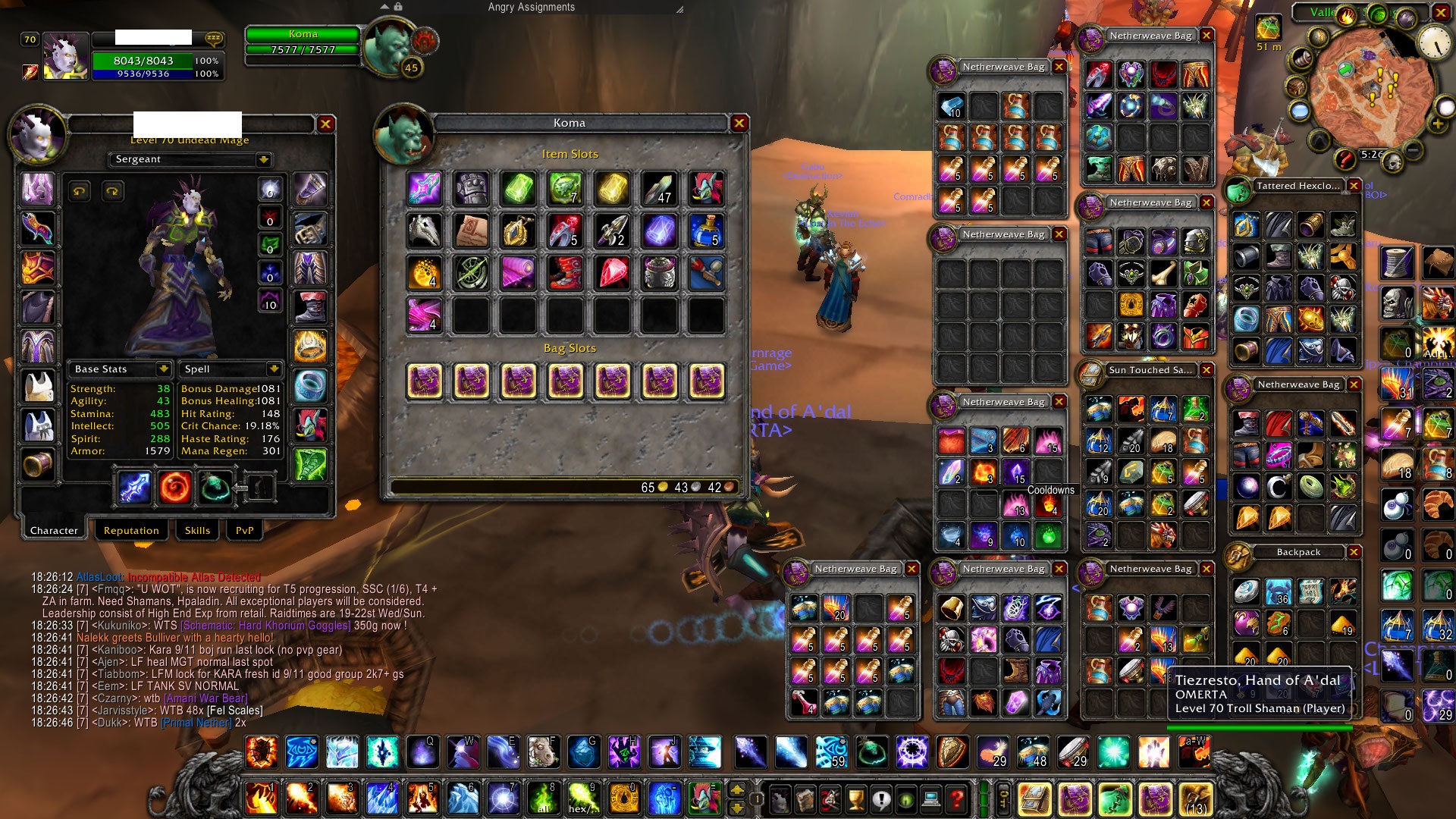Zoom in the minimap with the plus icon
This screenshot has height=819, width=1456.
point(1438,123)
